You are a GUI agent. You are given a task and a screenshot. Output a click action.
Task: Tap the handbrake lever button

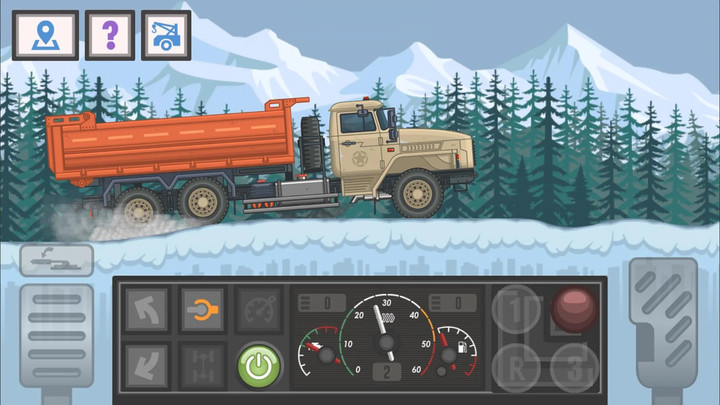[56, 260]
